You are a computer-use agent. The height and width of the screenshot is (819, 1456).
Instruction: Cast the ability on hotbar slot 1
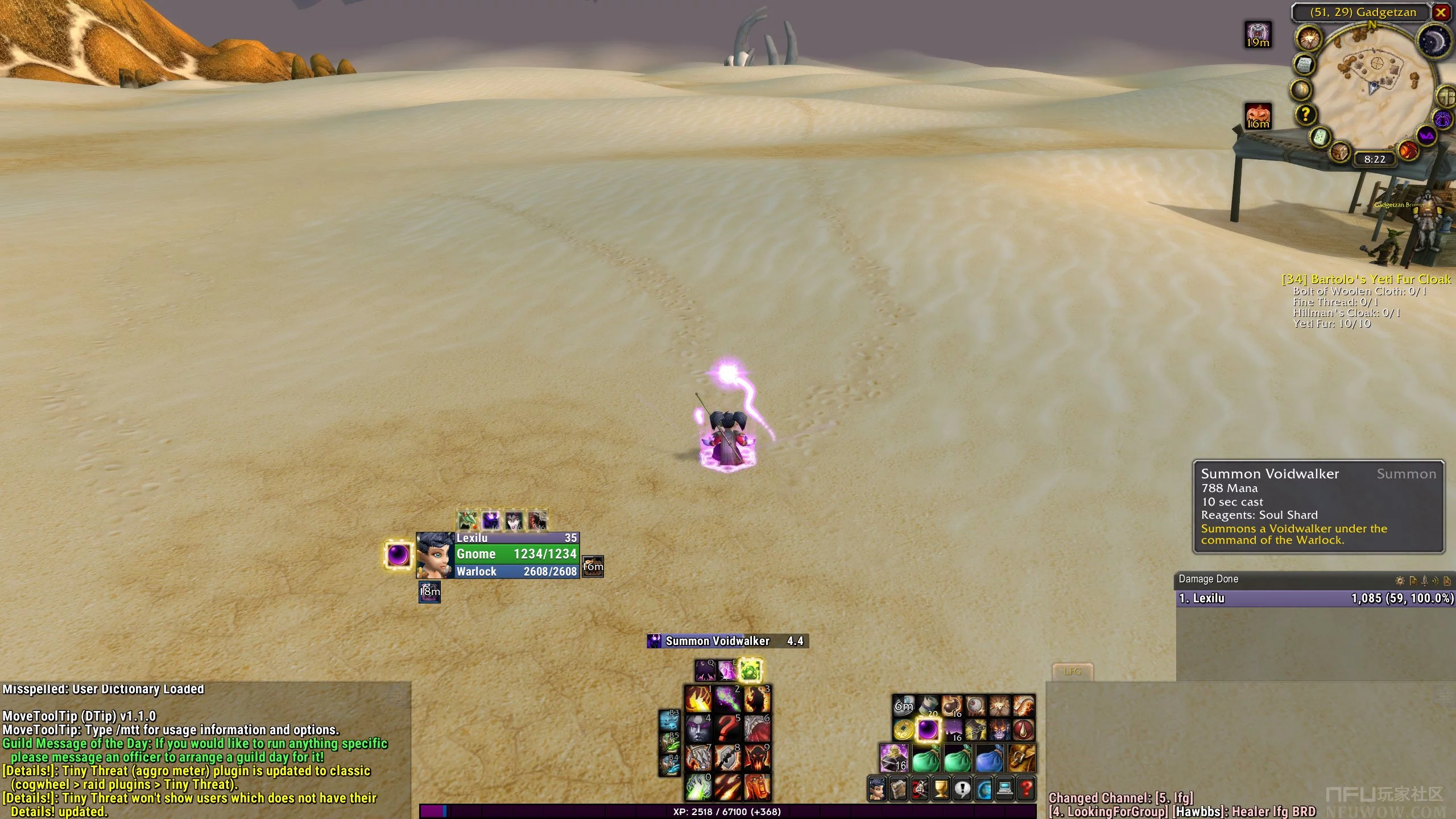point(698,699)
